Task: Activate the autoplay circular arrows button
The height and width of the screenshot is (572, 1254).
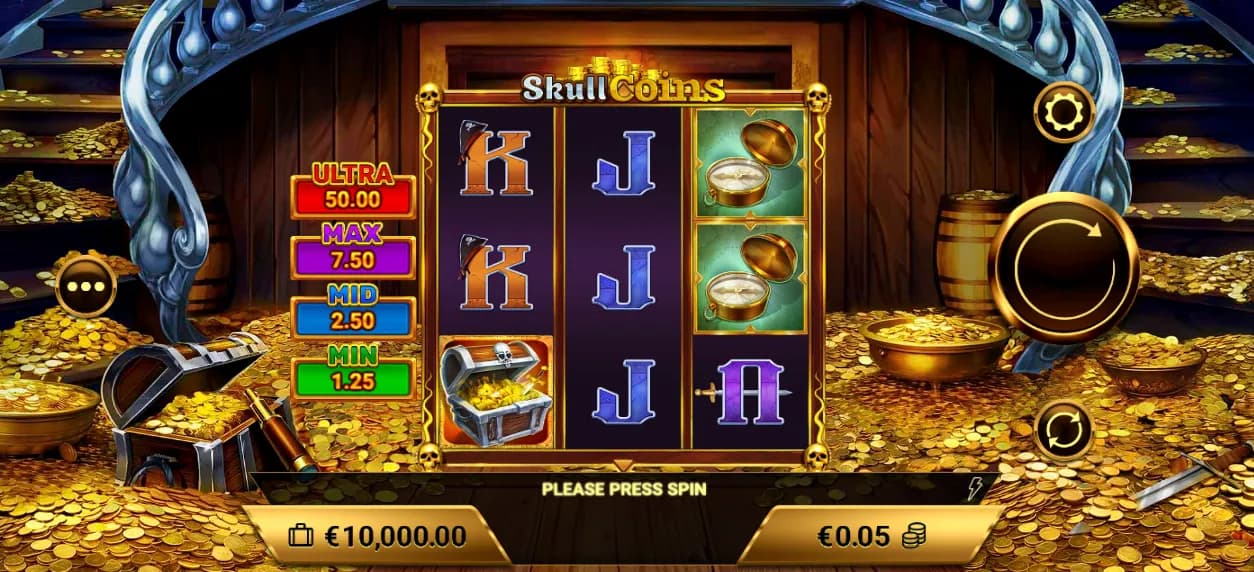Action: 1064,430
